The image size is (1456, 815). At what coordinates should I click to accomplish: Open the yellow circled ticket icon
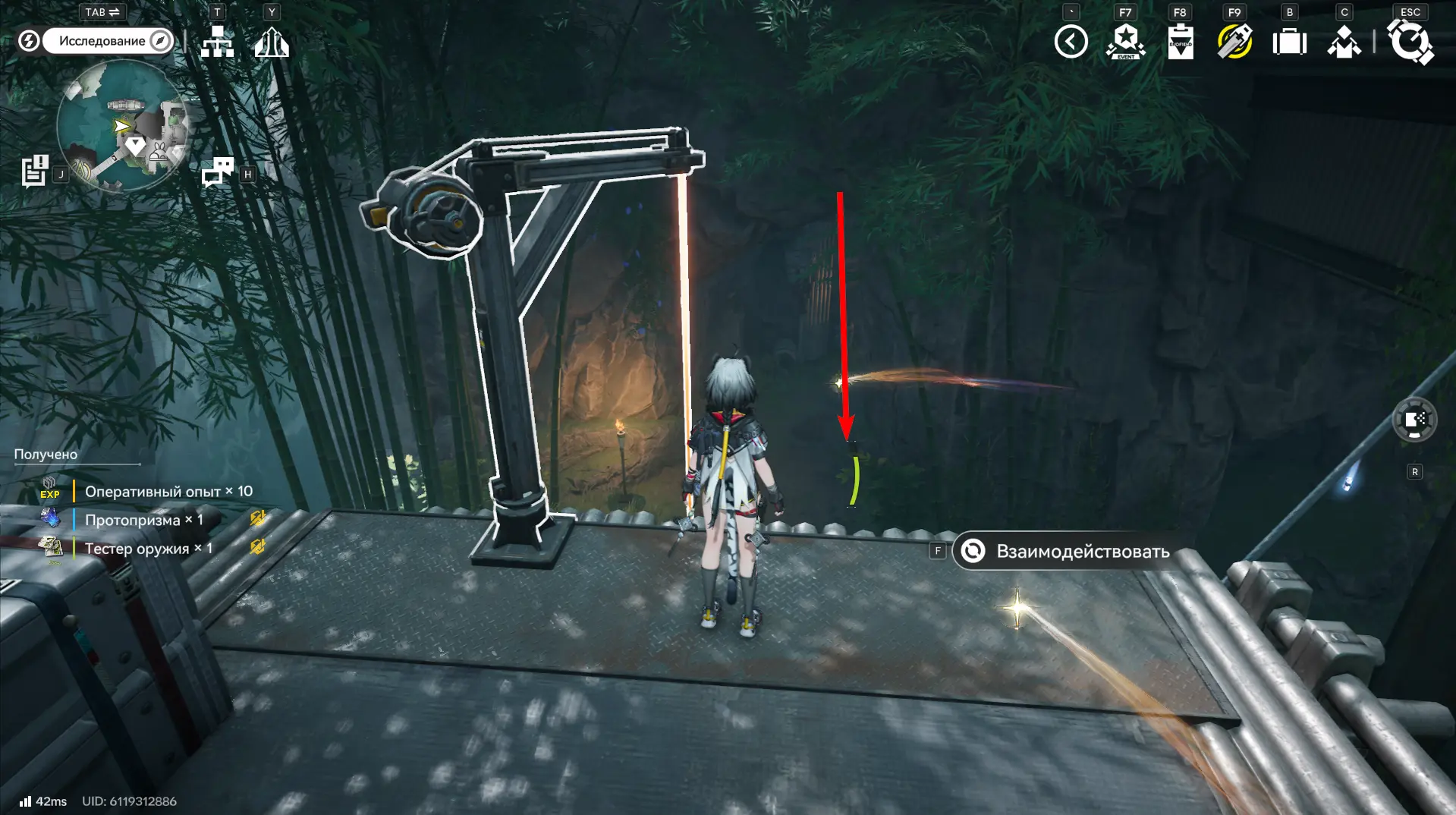(1234, 42)
